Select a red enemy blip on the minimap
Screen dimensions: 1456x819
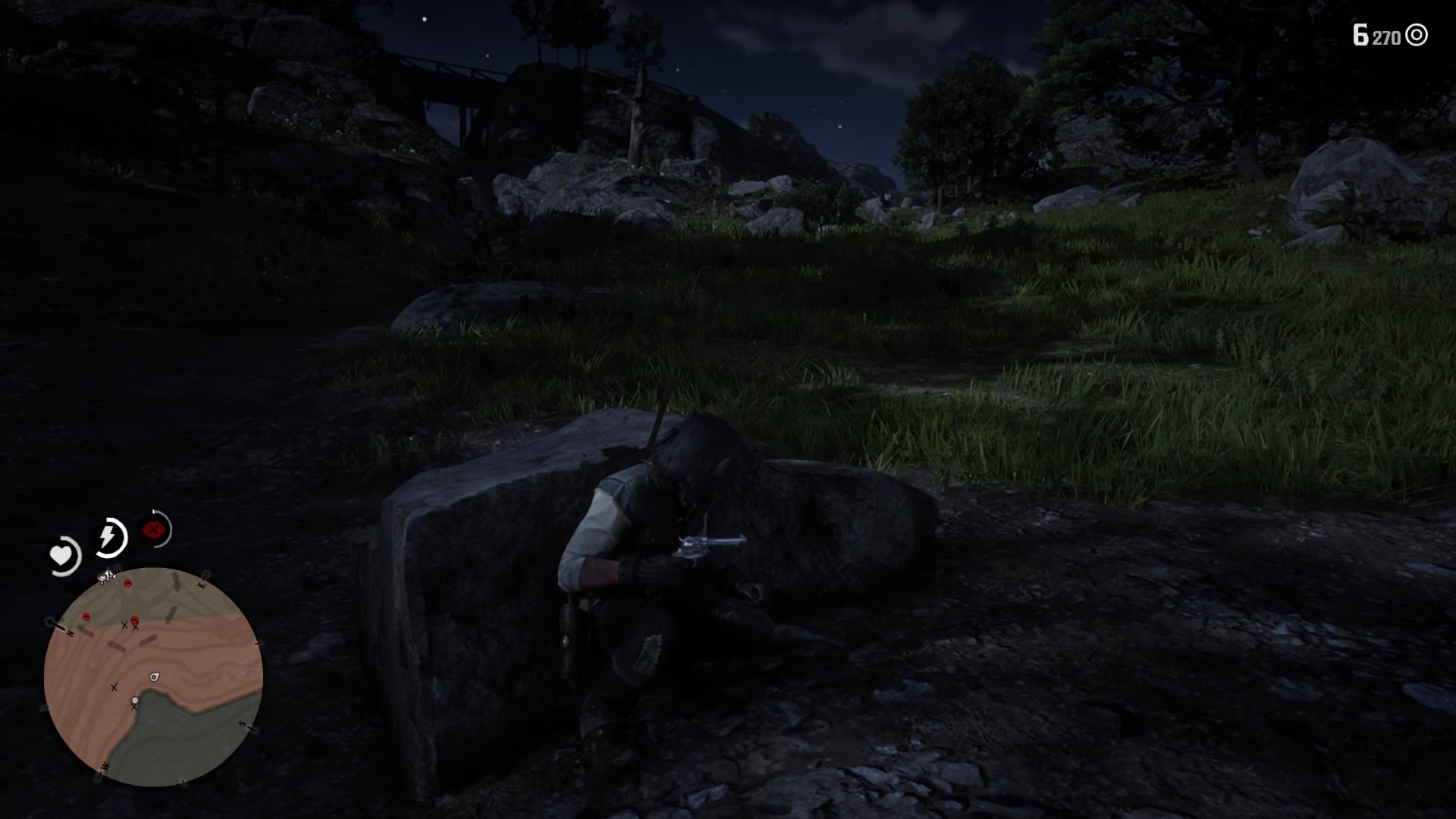click(127, 583)
